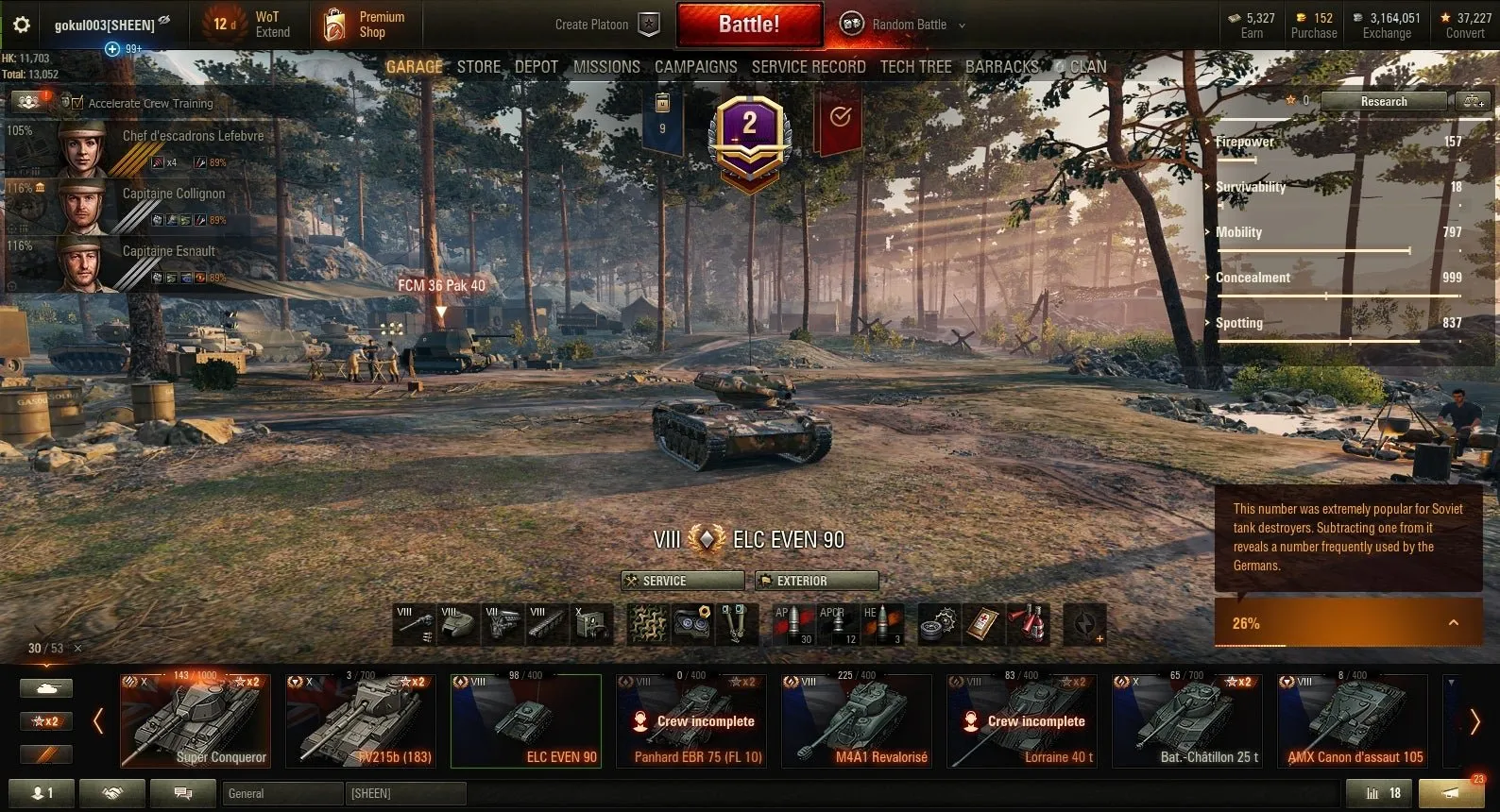Start the match with the Battle! button
1500x812 pixels.
coord(748,25)
